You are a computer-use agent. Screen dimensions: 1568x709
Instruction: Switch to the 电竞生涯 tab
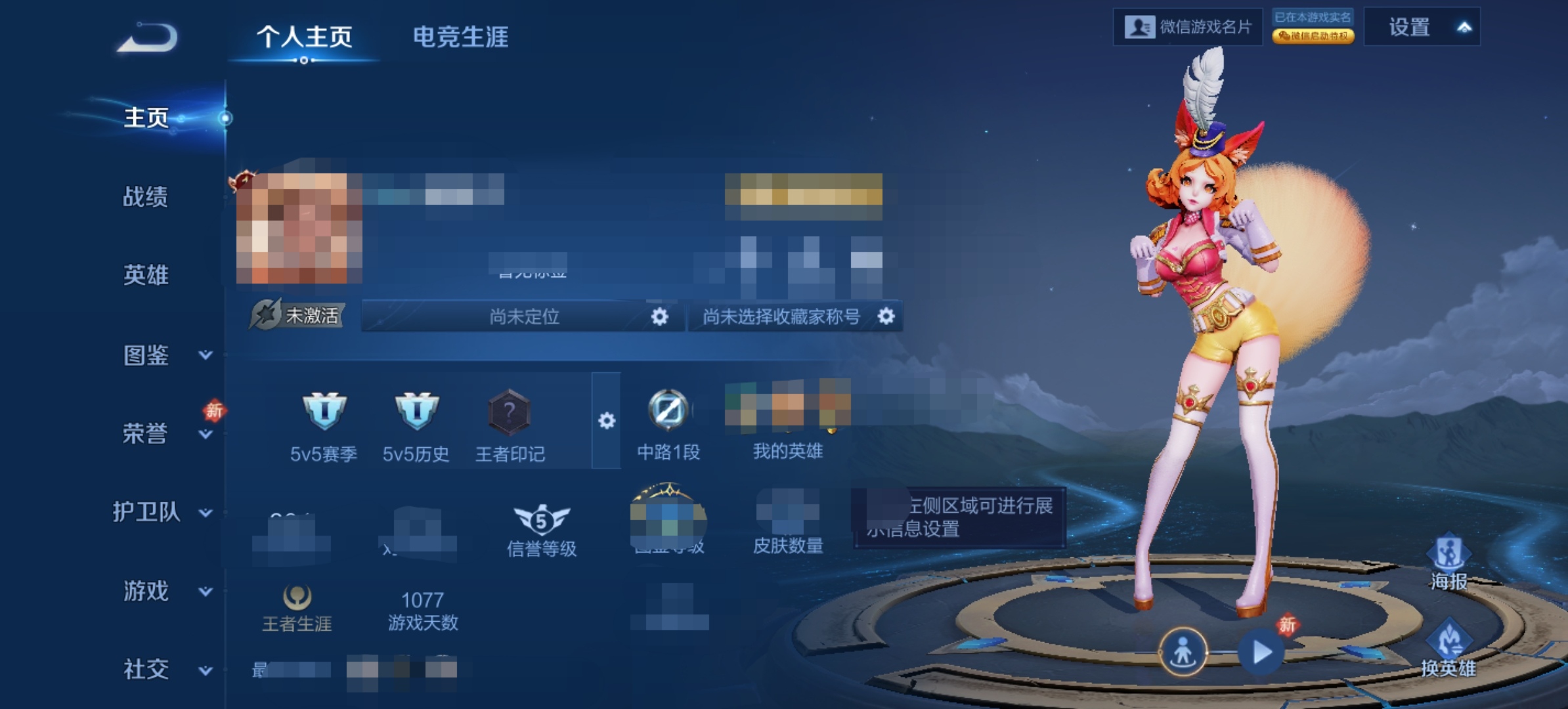tap(461, 39)
